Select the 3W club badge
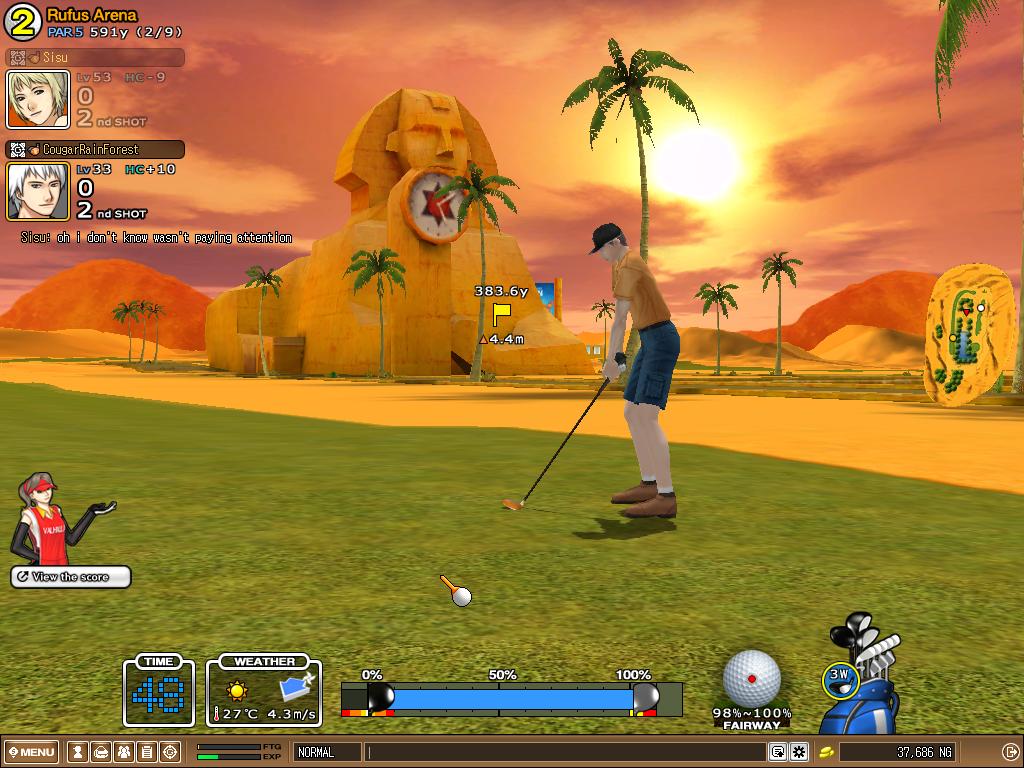The image size is (1024, 768). click(x=840, y=677)
